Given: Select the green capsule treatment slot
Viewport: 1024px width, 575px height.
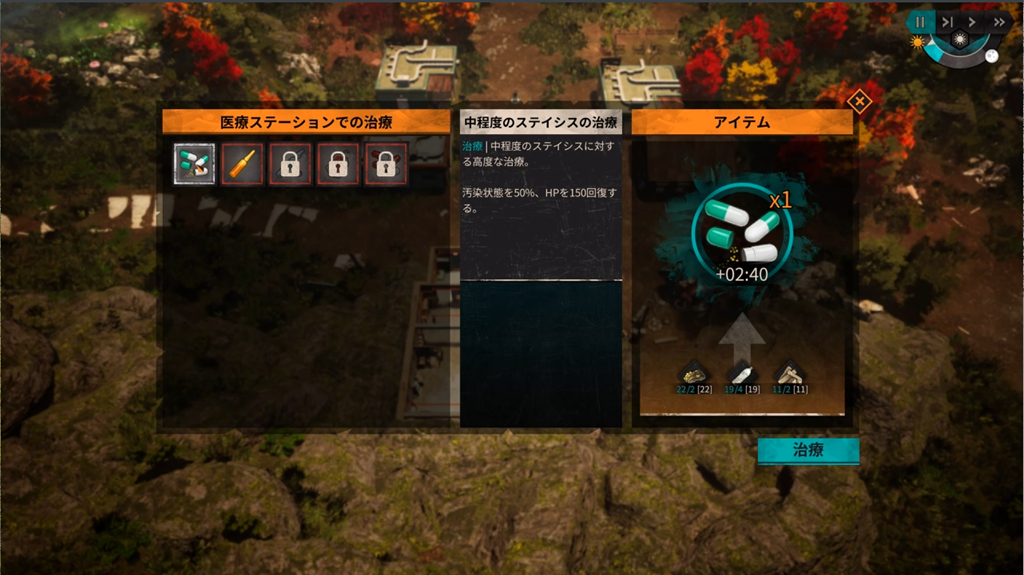Looking at the screenshot, I should pyautogui.click(x=194, y=164).
